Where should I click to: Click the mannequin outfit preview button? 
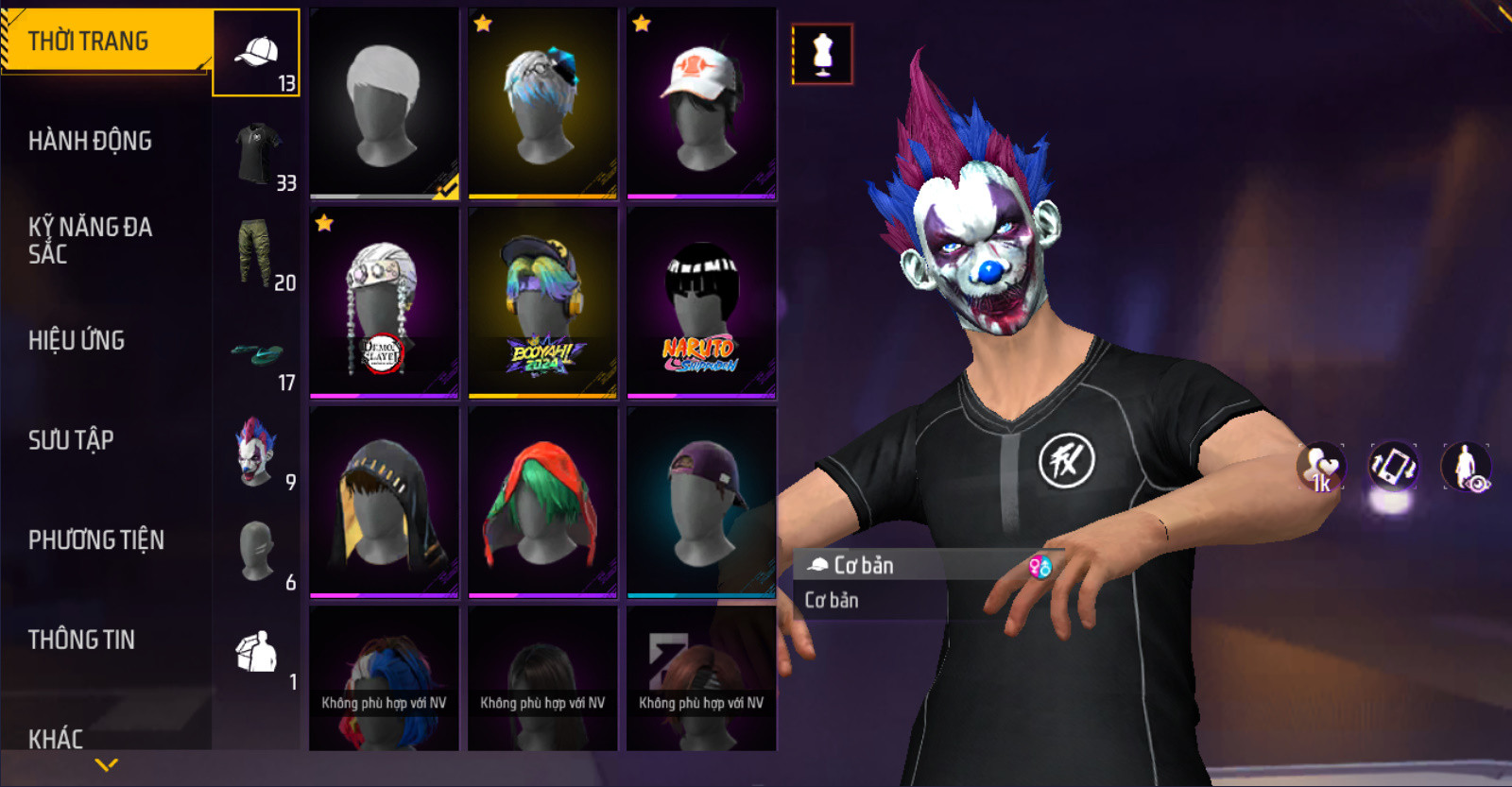[822, 54]
